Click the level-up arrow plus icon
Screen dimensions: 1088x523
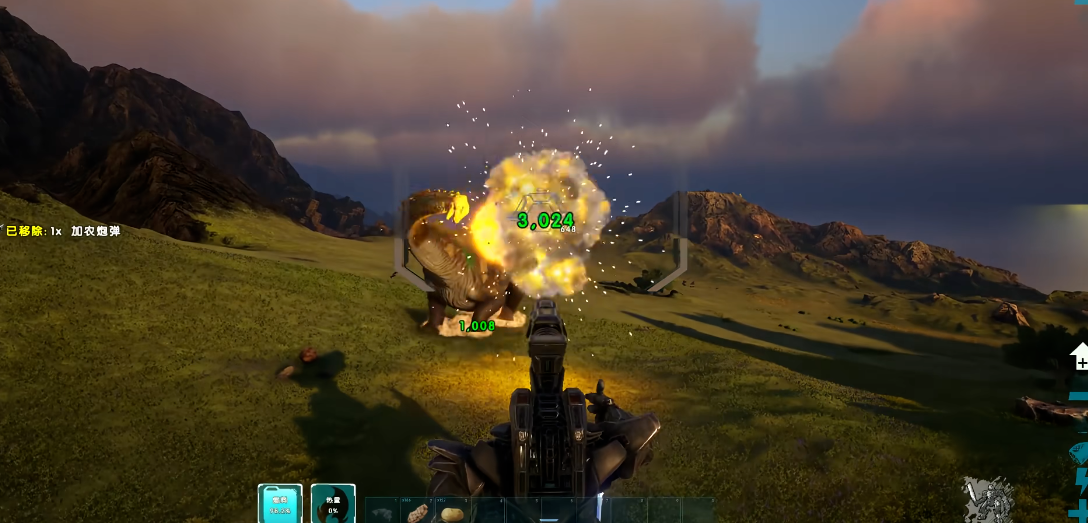coord(1079,357)
